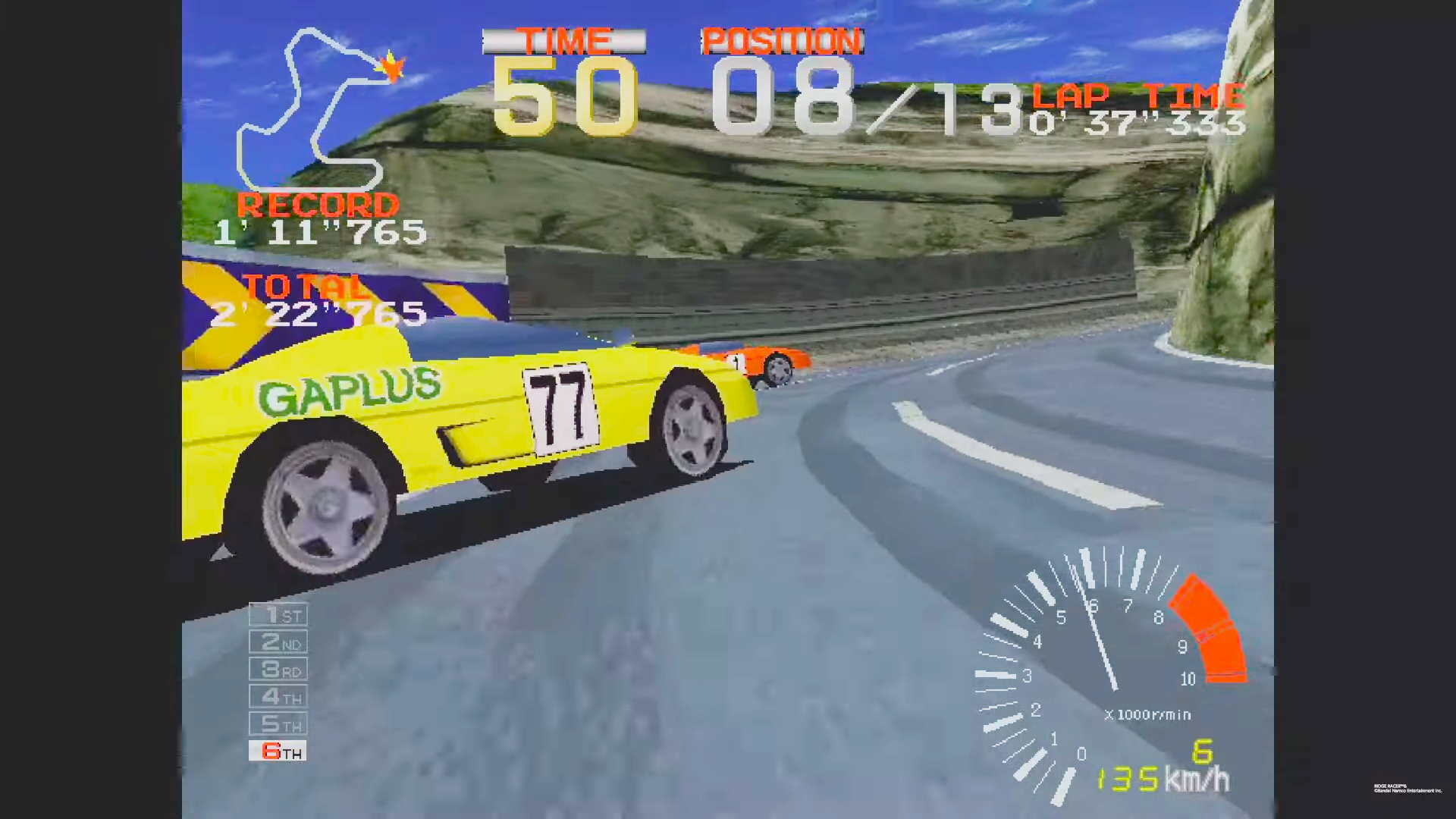
Task: Highlight the 6TH place slot in the ranking
Action: (278, 752)
